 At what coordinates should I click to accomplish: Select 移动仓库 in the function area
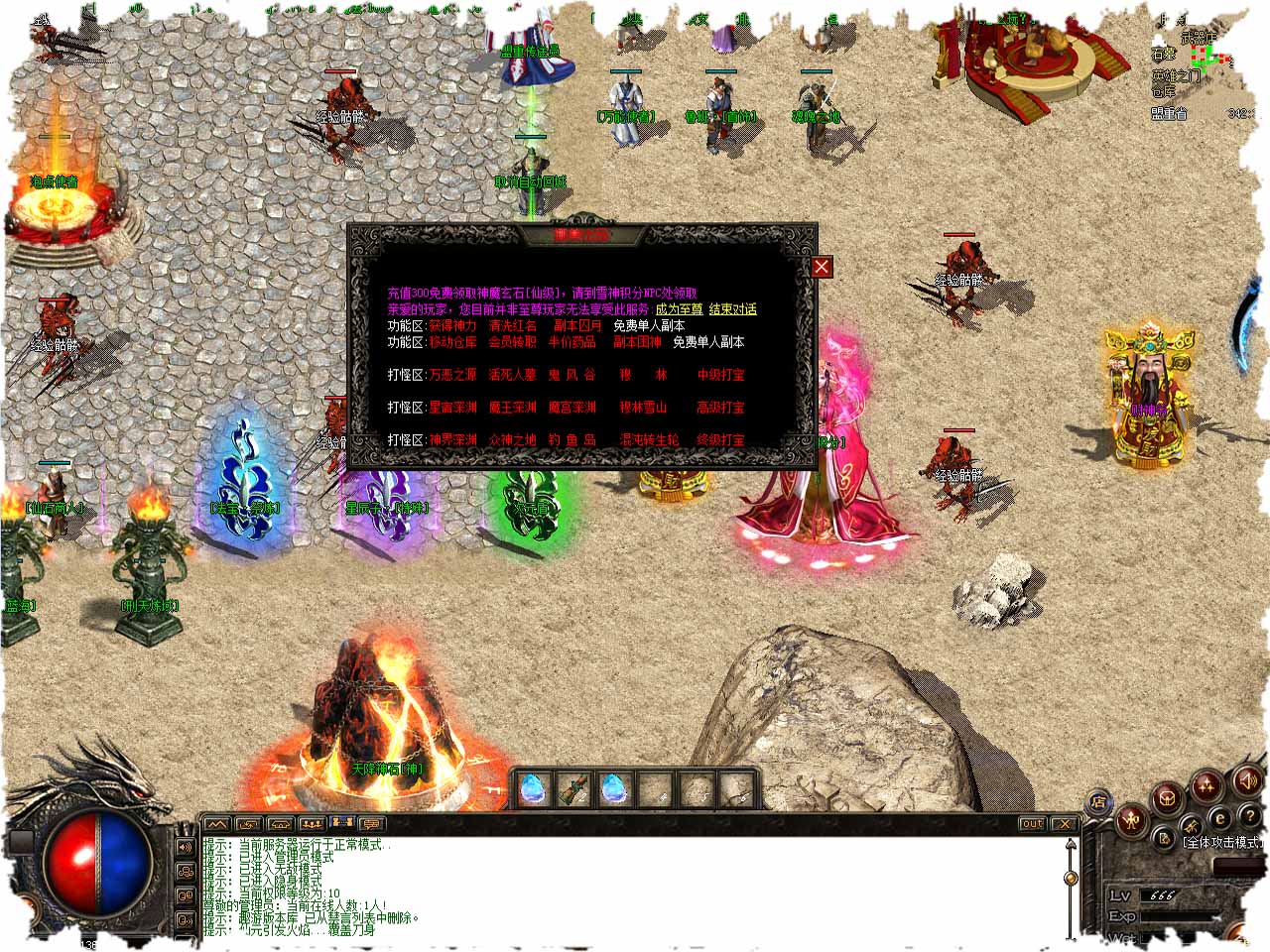pos(452,342)
